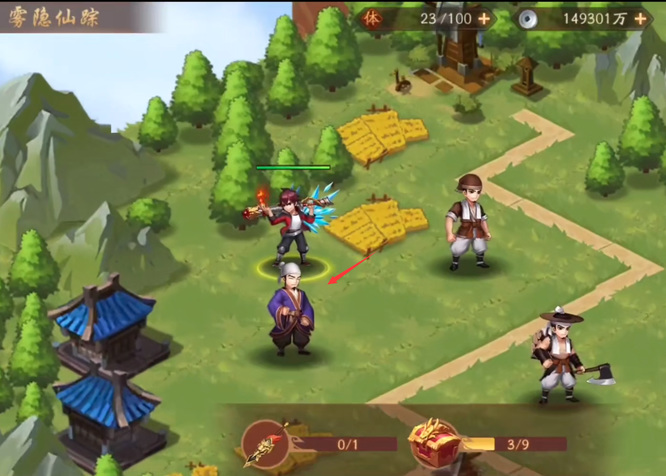Open the golden weapon objective icon
Viewport: 666px width, 476px height.
[266, 444]
